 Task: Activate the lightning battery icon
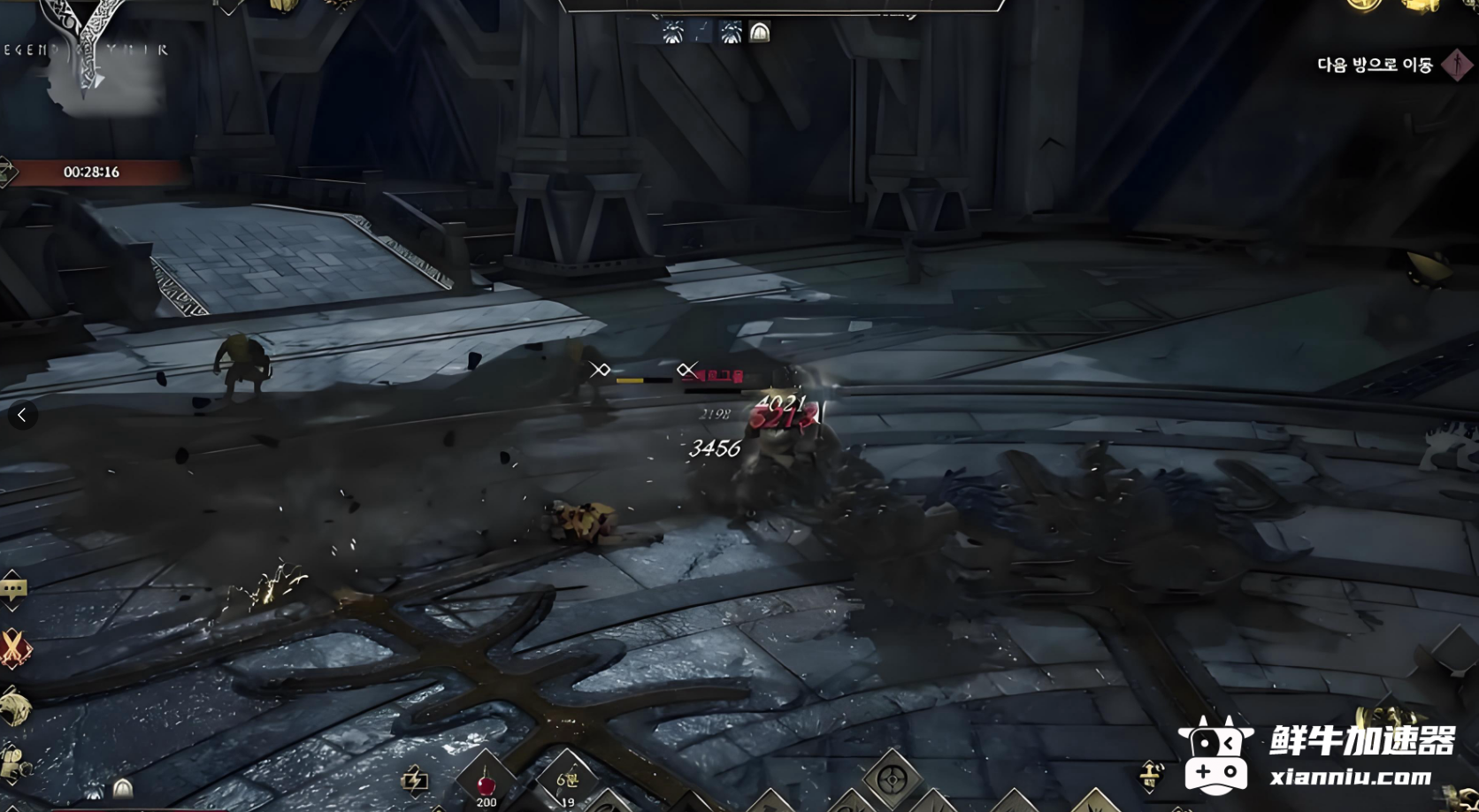tap(415, 779)
